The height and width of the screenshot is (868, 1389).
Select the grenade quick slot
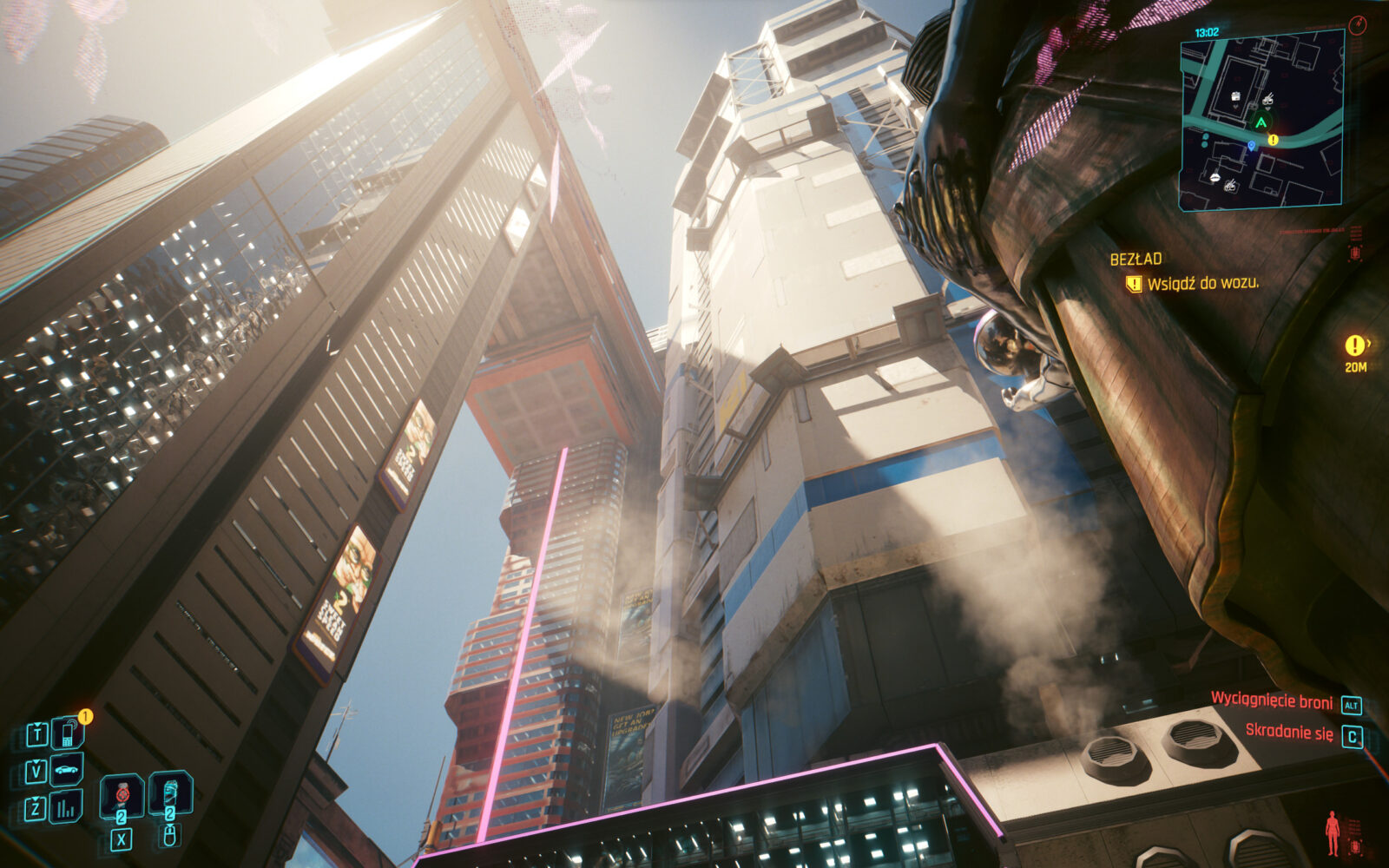[x=121, y=794]
